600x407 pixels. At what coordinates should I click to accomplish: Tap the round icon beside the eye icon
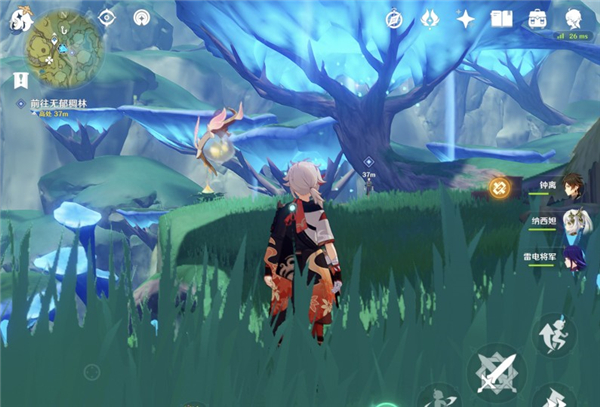(142, 18)
